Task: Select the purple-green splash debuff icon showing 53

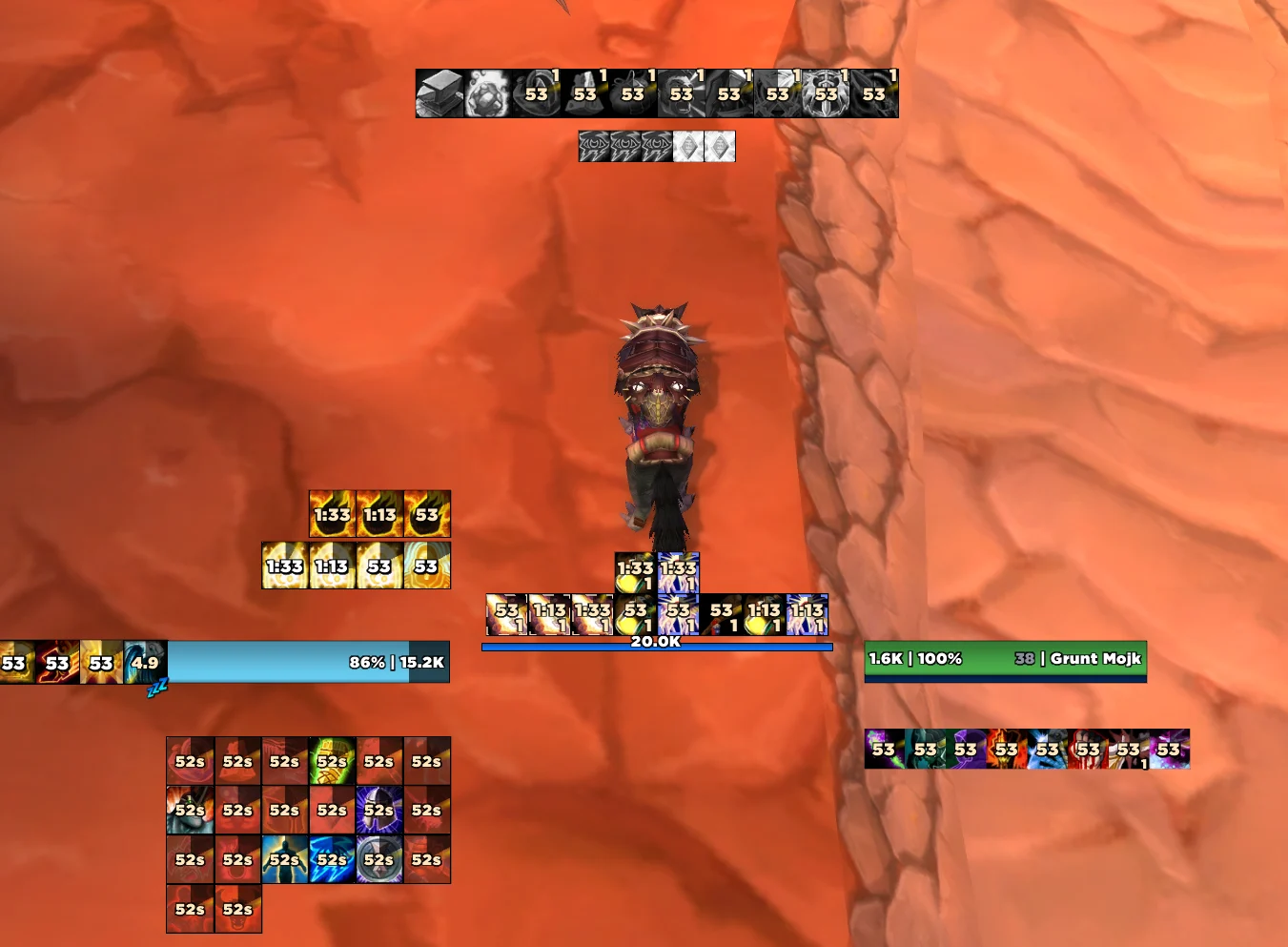Action: (884, 749)
